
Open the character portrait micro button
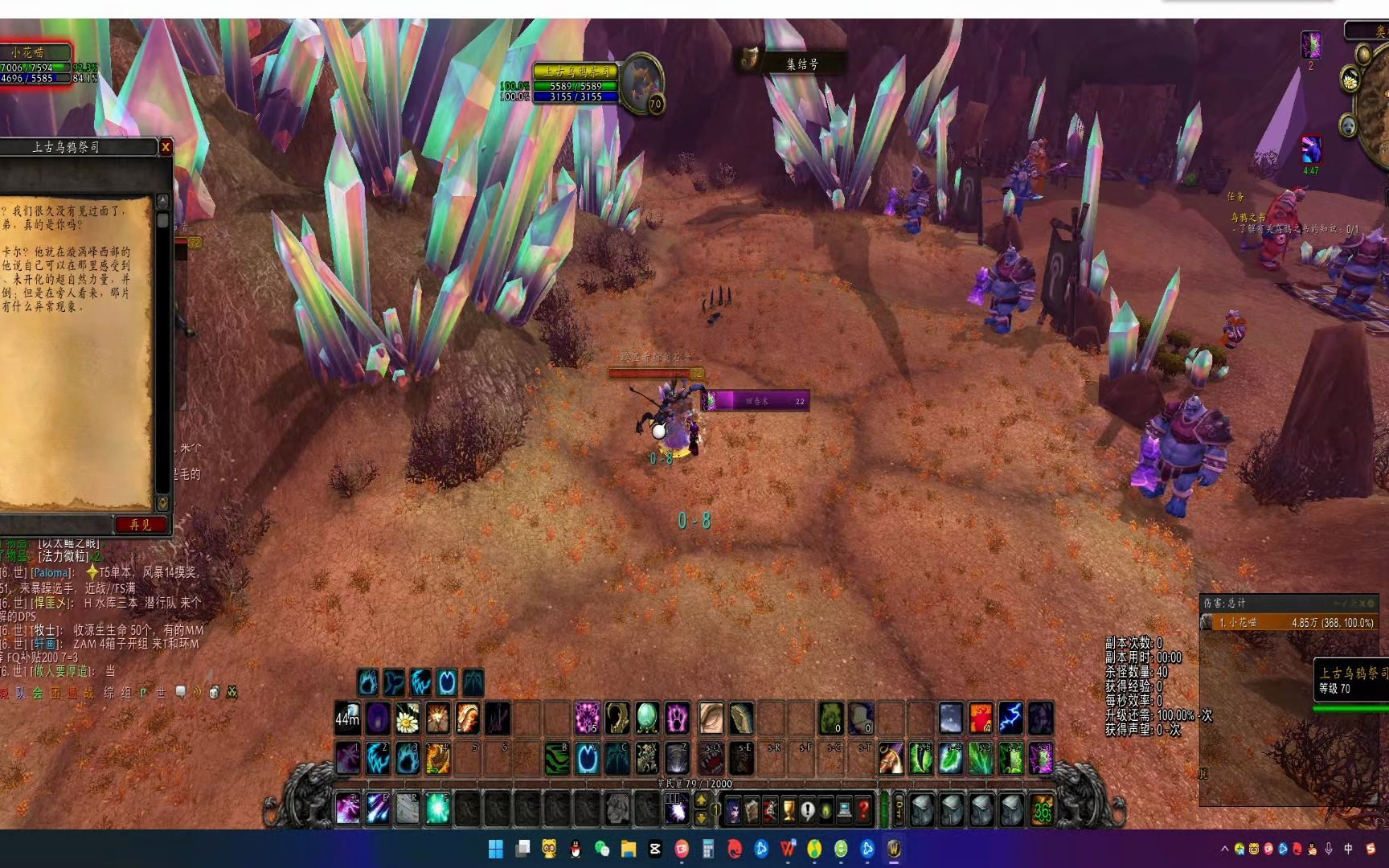click(733, 810)
